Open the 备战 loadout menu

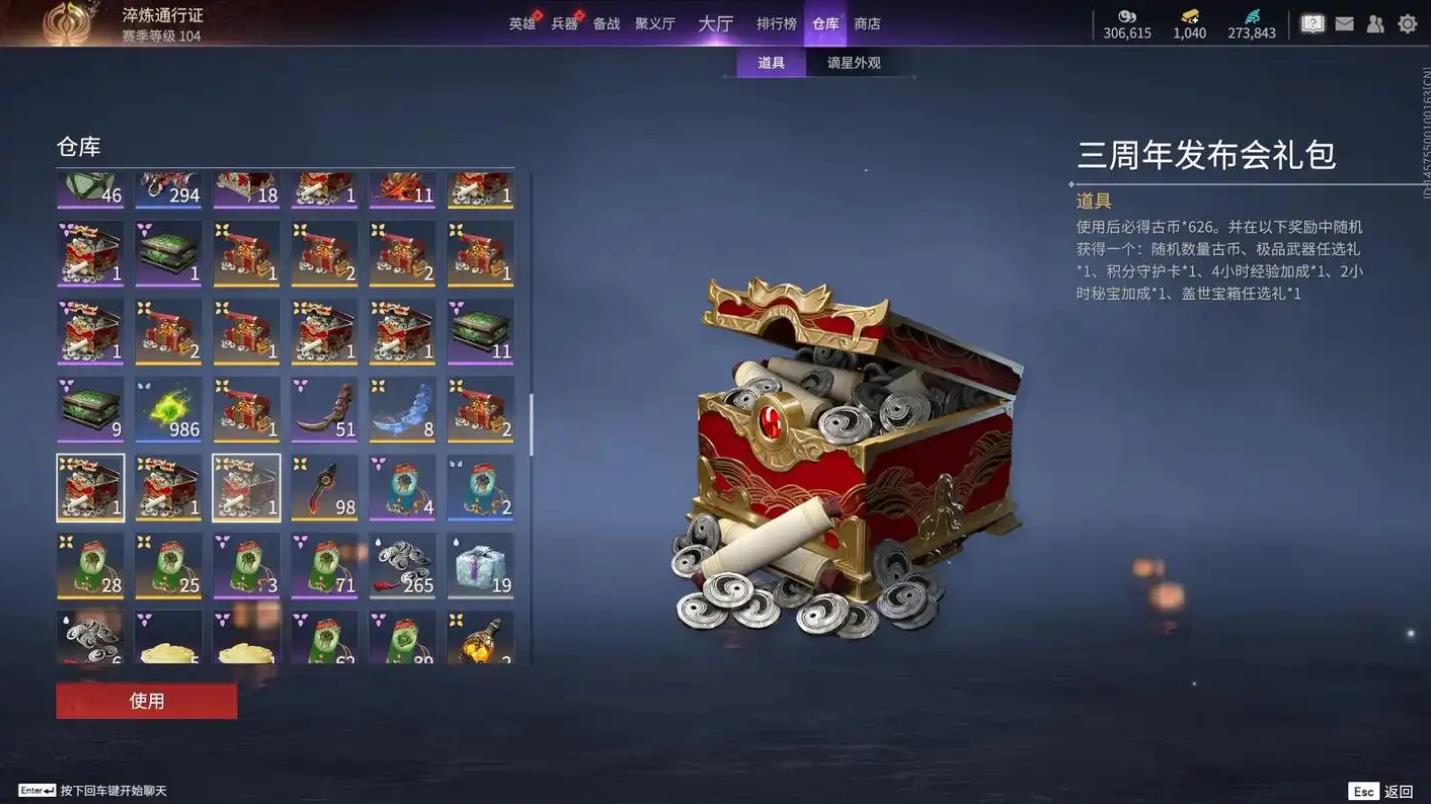point(606,24)
